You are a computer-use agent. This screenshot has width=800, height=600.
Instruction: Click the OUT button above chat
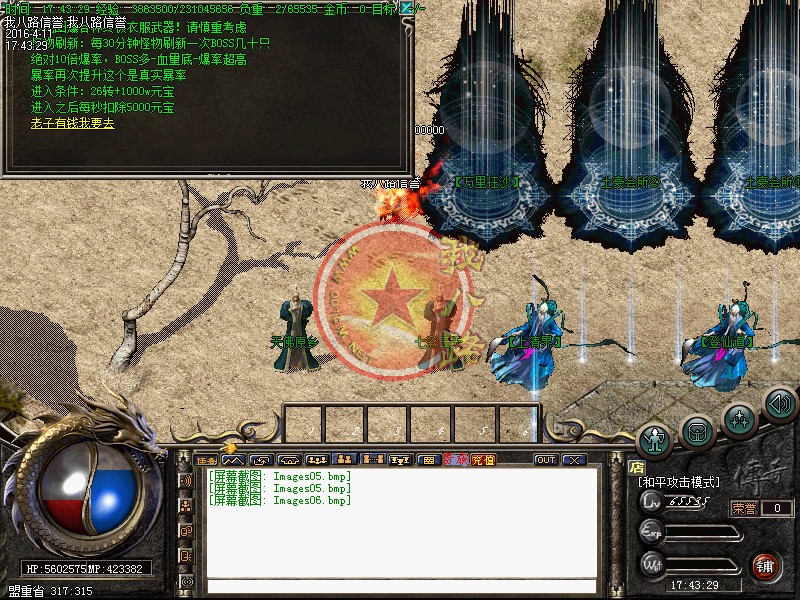[x=545, y=460]
